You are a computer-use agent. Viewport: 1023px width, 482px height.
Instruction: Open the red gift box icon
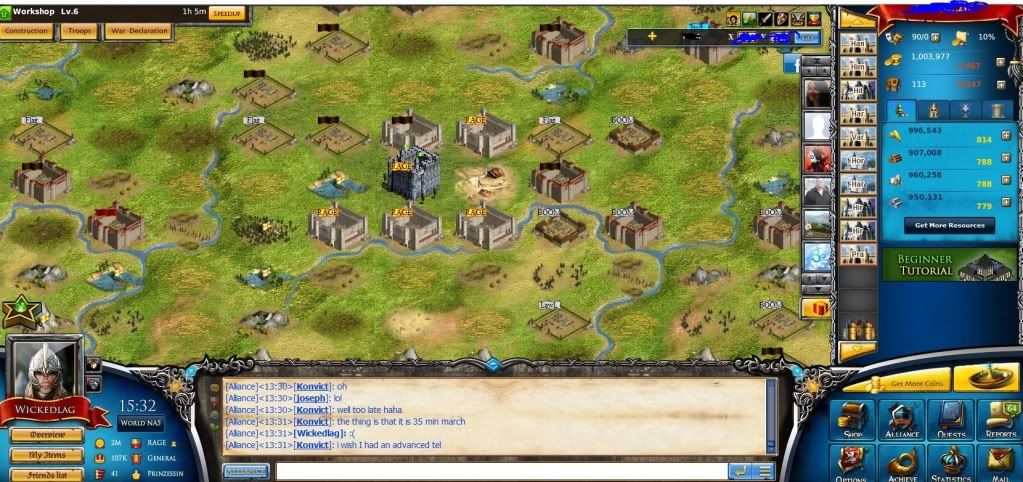(816, 308)
